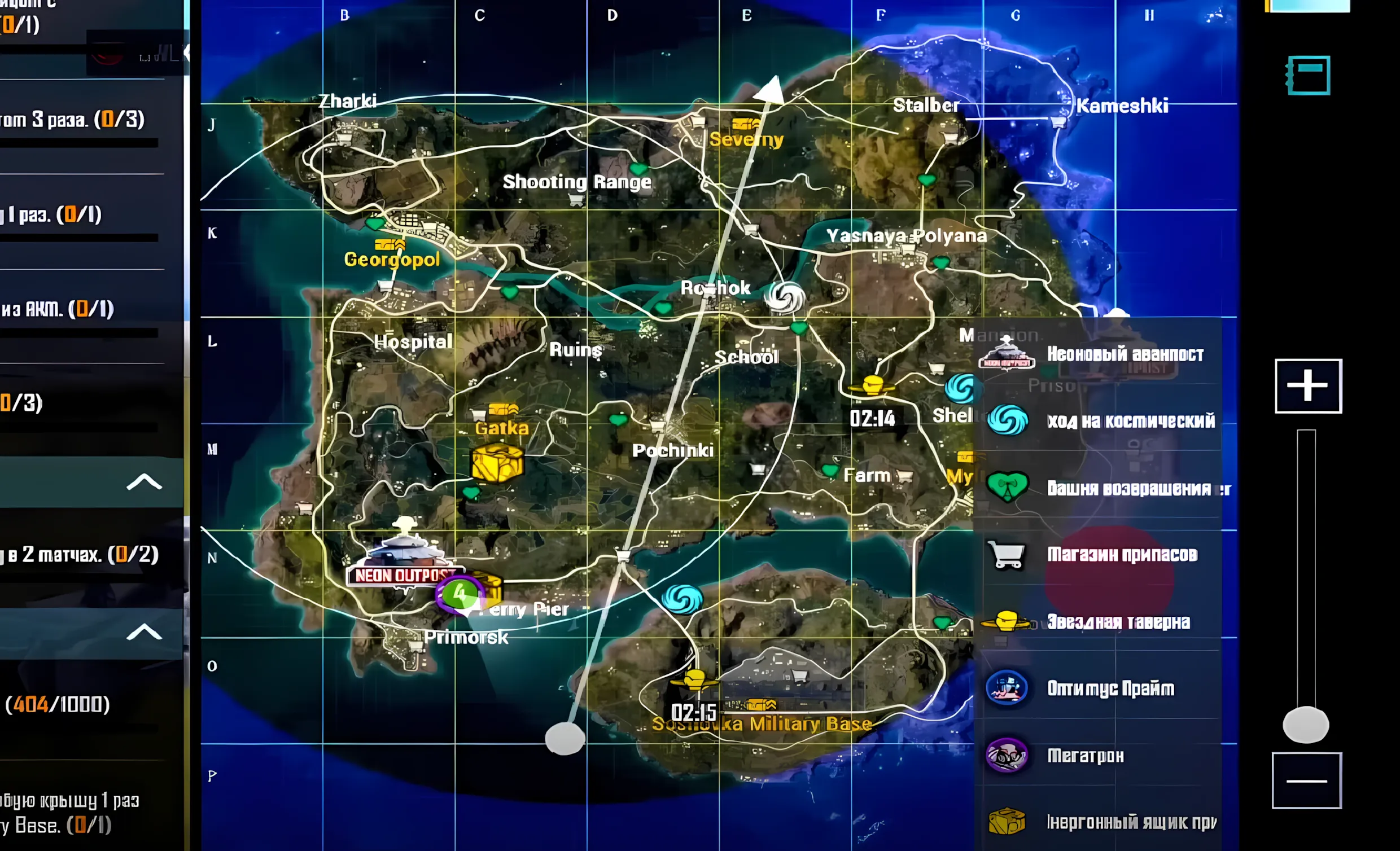Select the yellow crate marker near Gatka
Screen dimensions: 1400x851
[x=497, y=463]
